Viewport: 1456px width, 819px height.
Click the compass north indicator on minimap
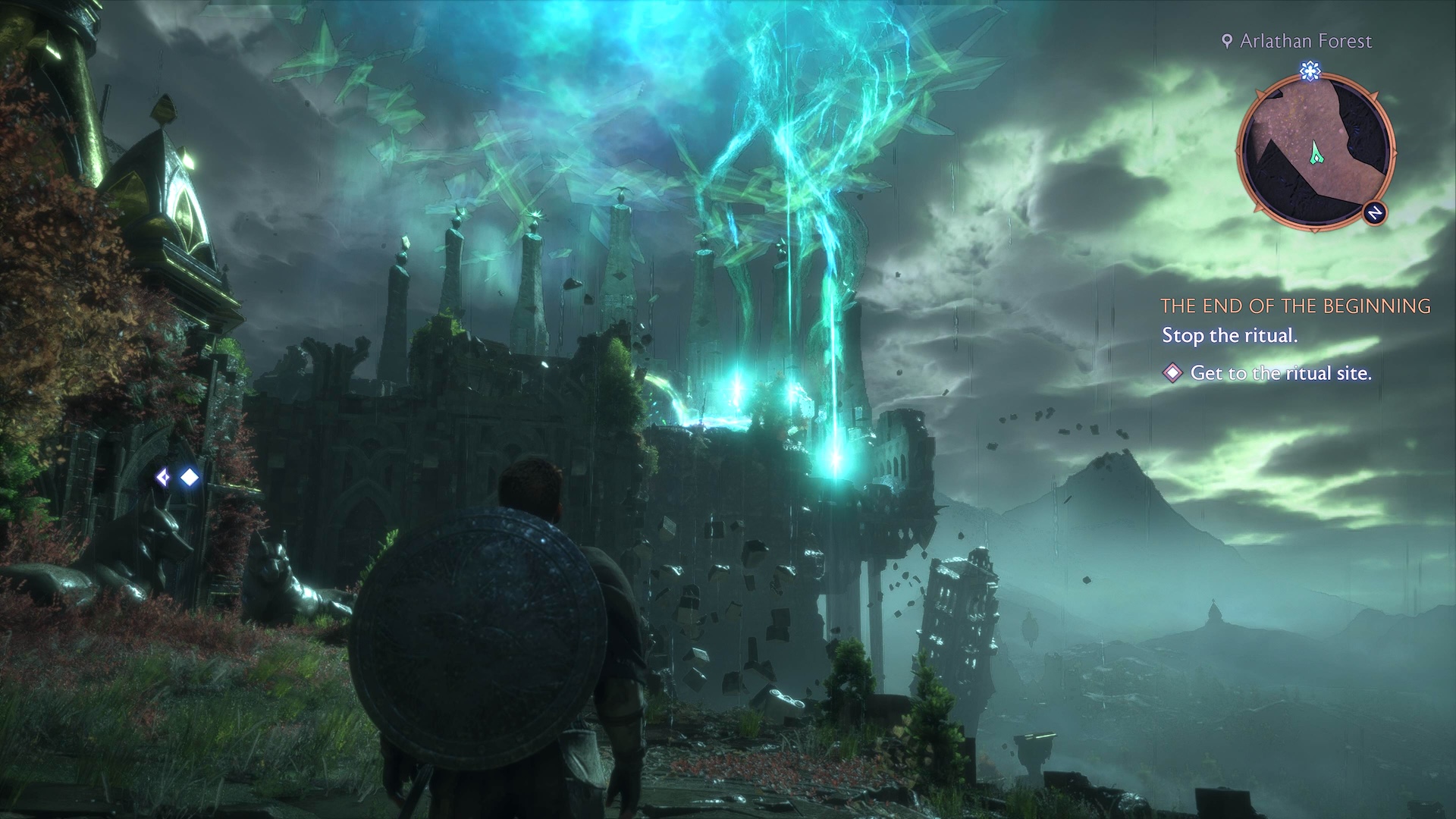click(x=1375, y=214)
